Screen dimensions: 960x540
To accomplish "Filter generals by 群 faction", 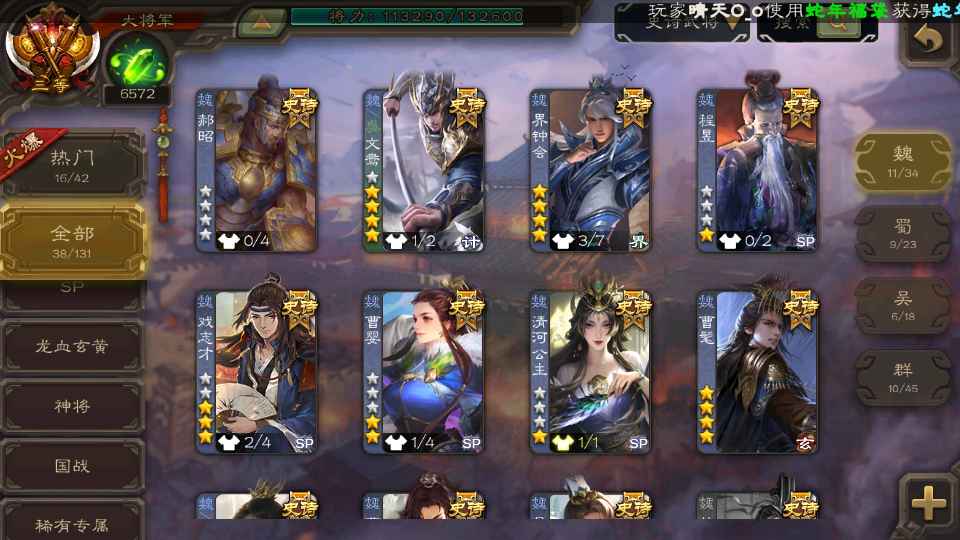I will [x=902, y=377].
